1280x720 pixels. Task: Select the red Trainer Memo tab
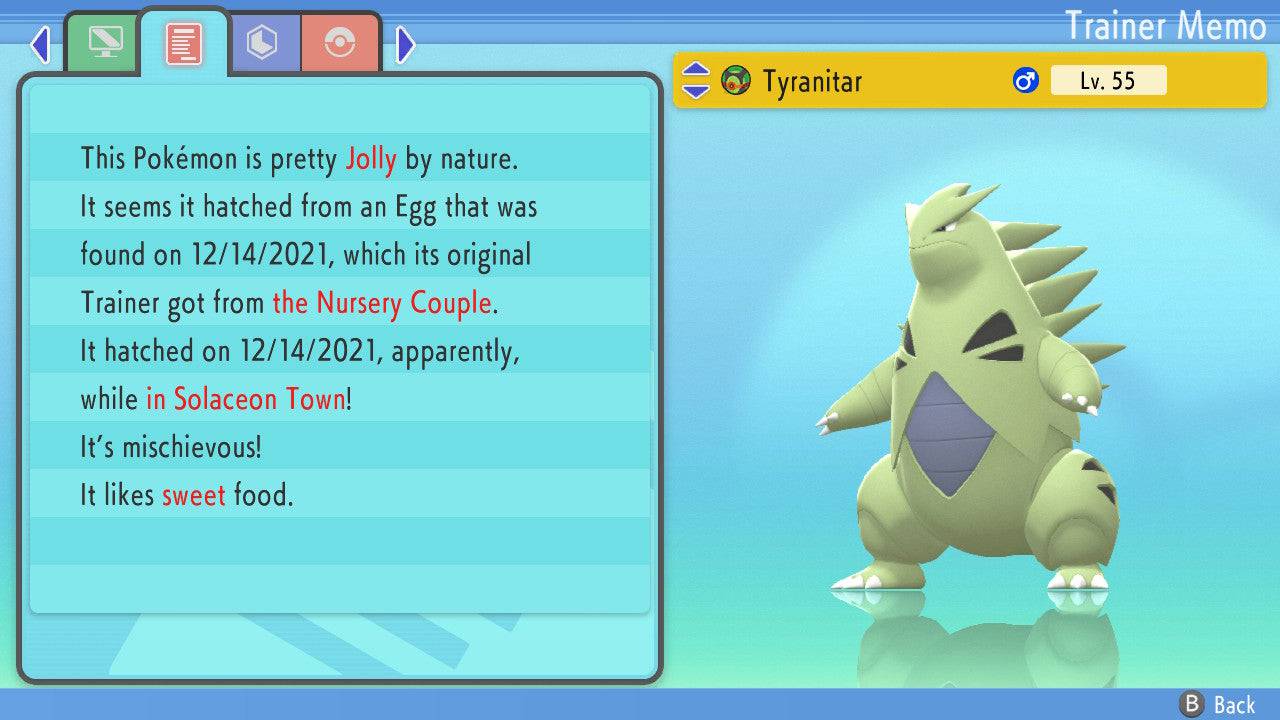[183, 44]
